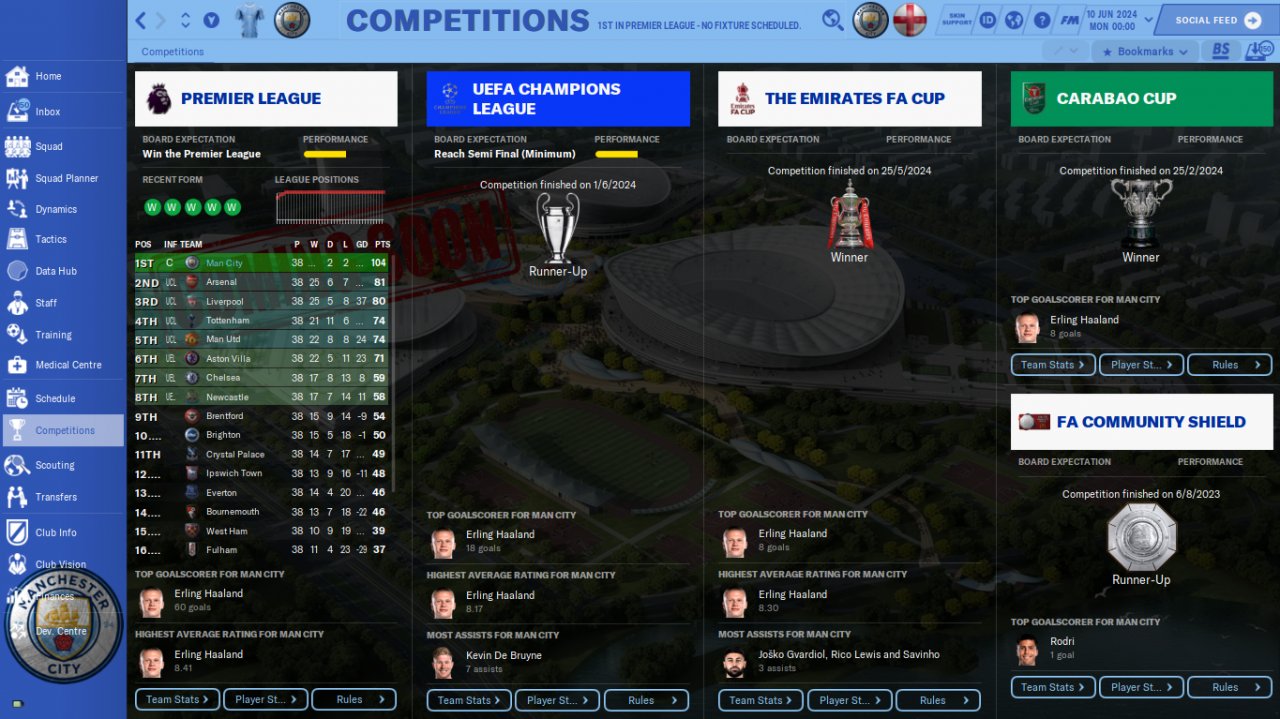Select Data Hub in the sidebar
1280x719 pixels.
point(55,271)
